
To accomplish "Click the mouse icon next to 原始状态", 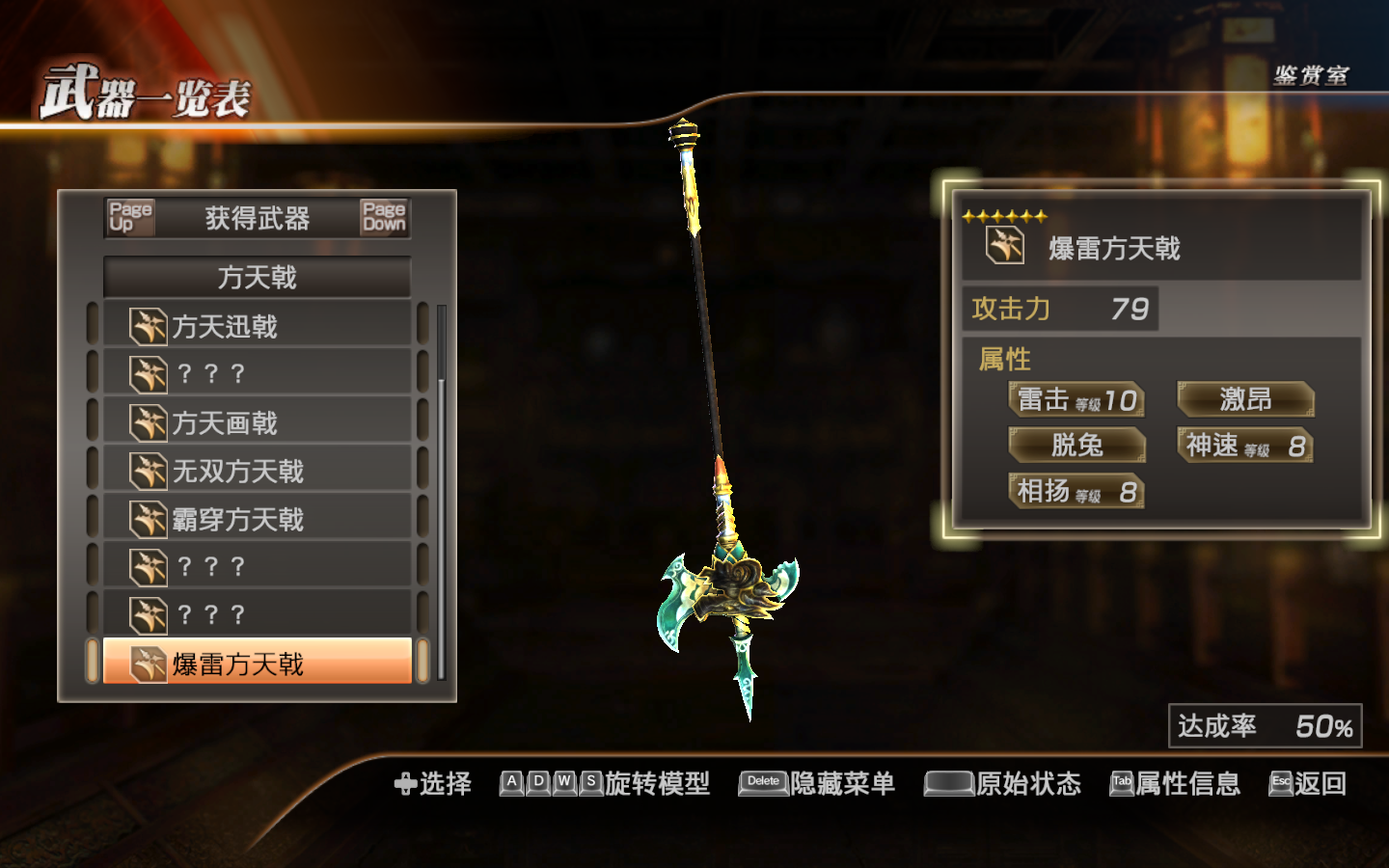I will click(x=948, y=784).
